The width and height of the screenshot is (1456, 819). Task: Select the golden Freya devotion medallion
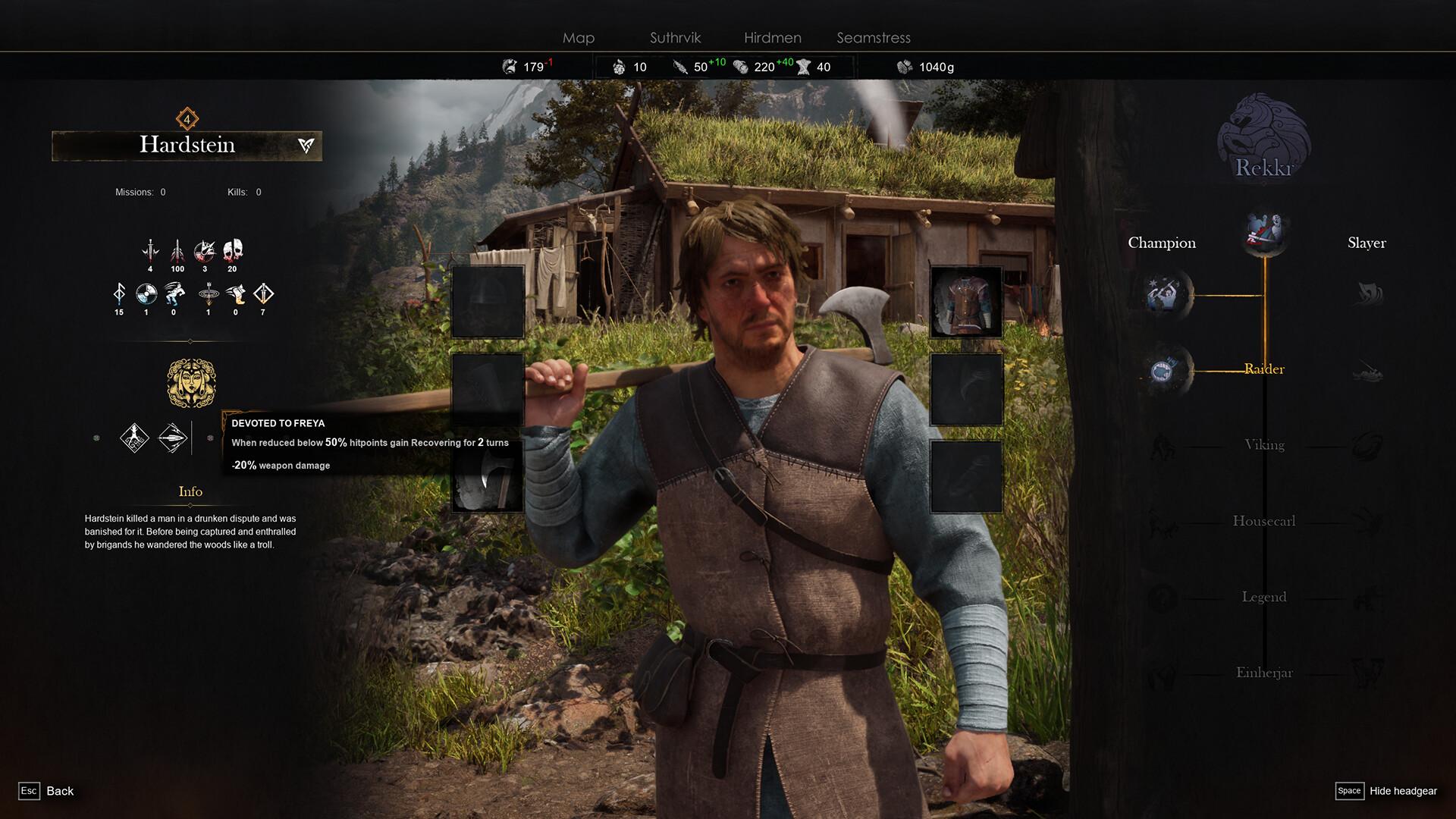[190, 383]
